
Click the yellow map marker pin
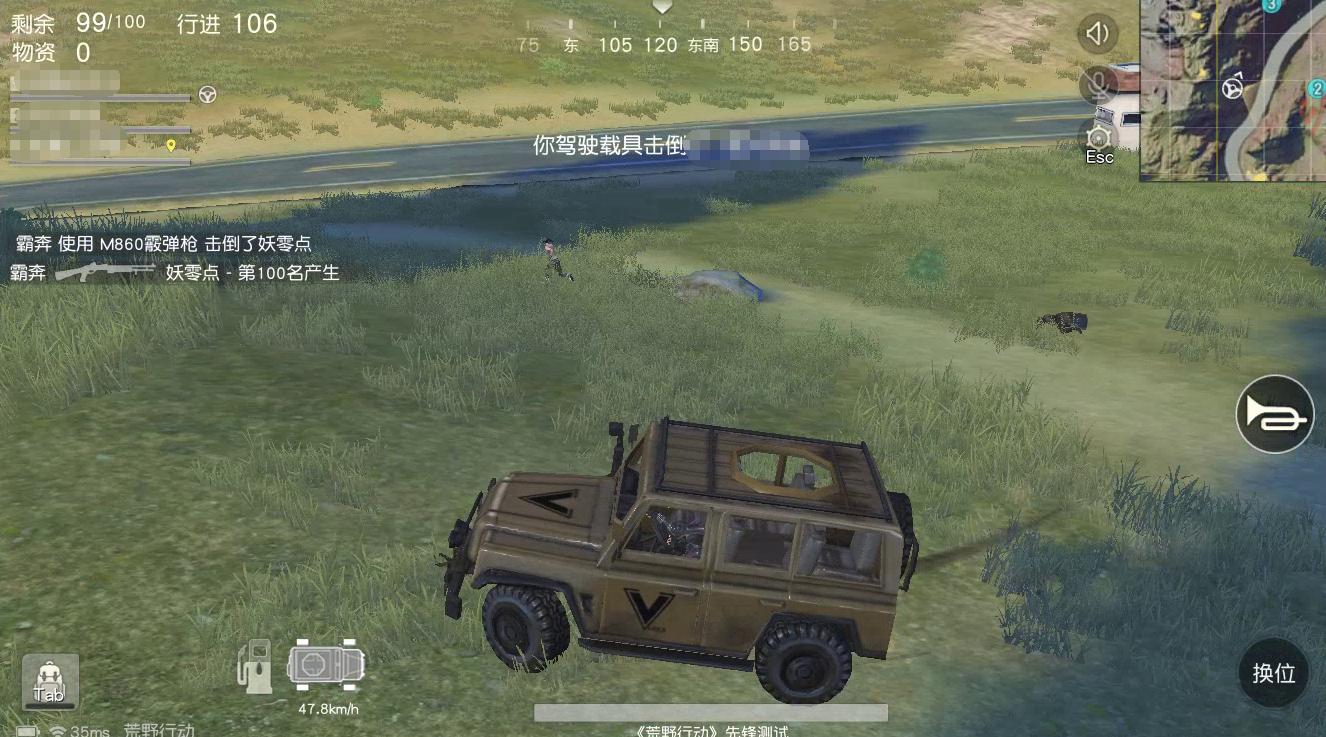point(171,145)
